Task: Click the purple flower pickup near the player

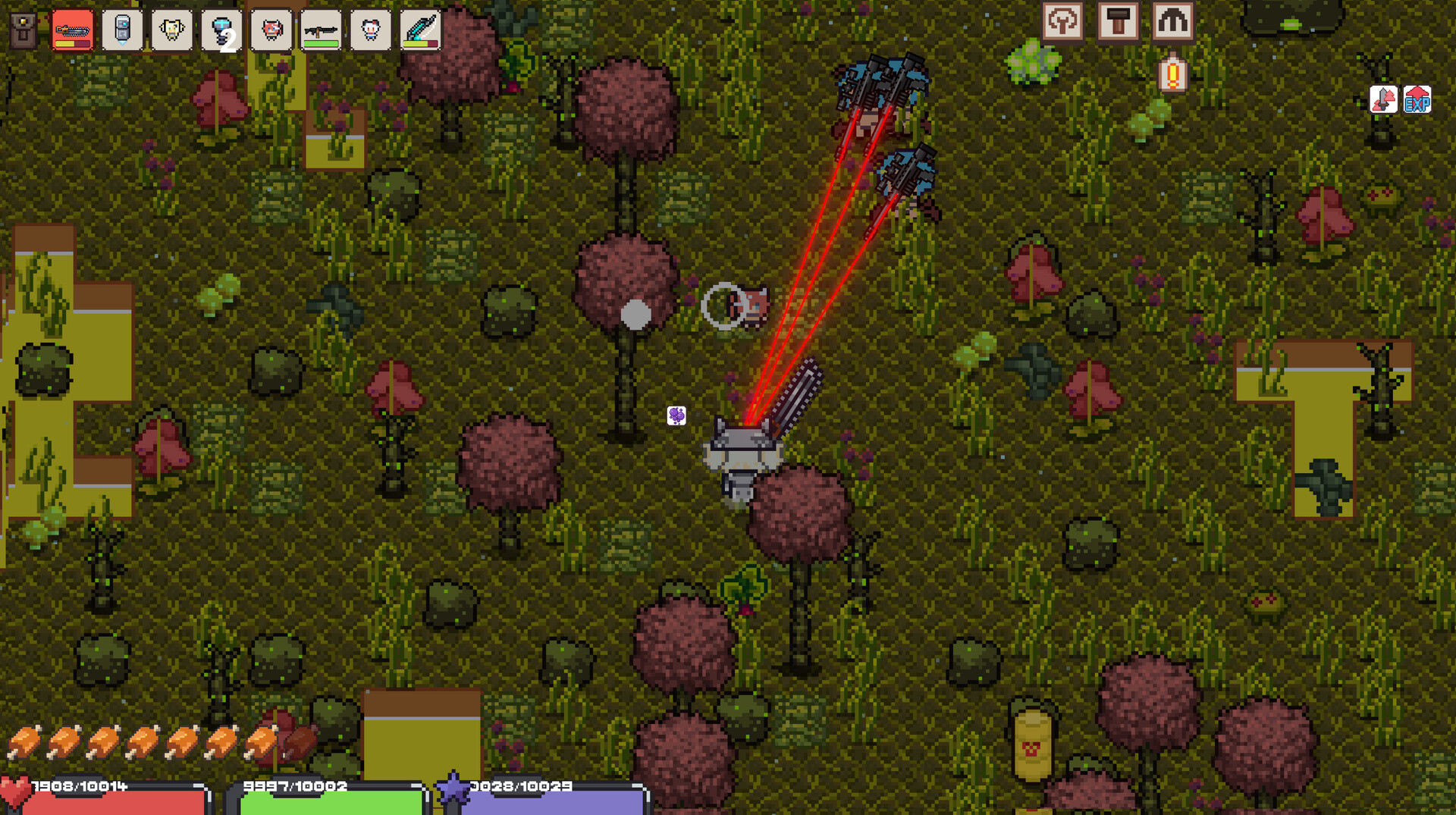Action: 676,415
